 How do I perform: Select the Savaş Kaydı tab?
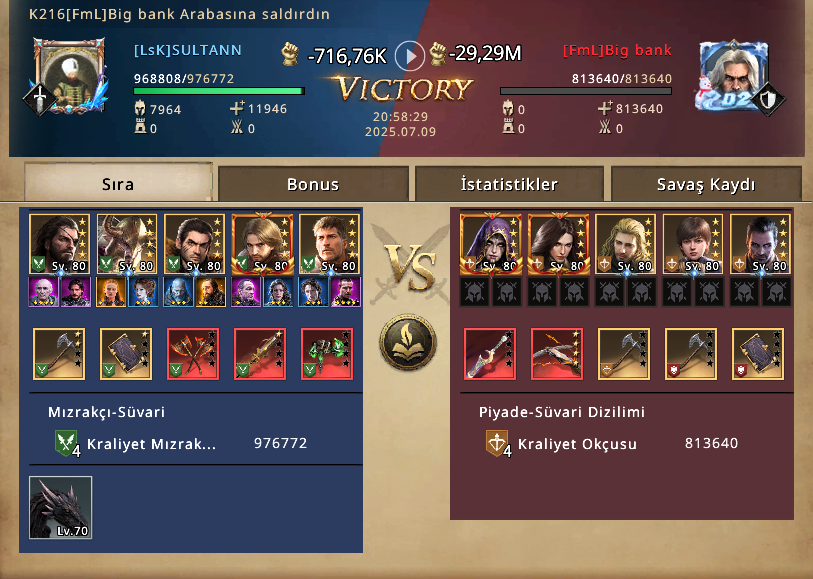(x=706, y=184)
